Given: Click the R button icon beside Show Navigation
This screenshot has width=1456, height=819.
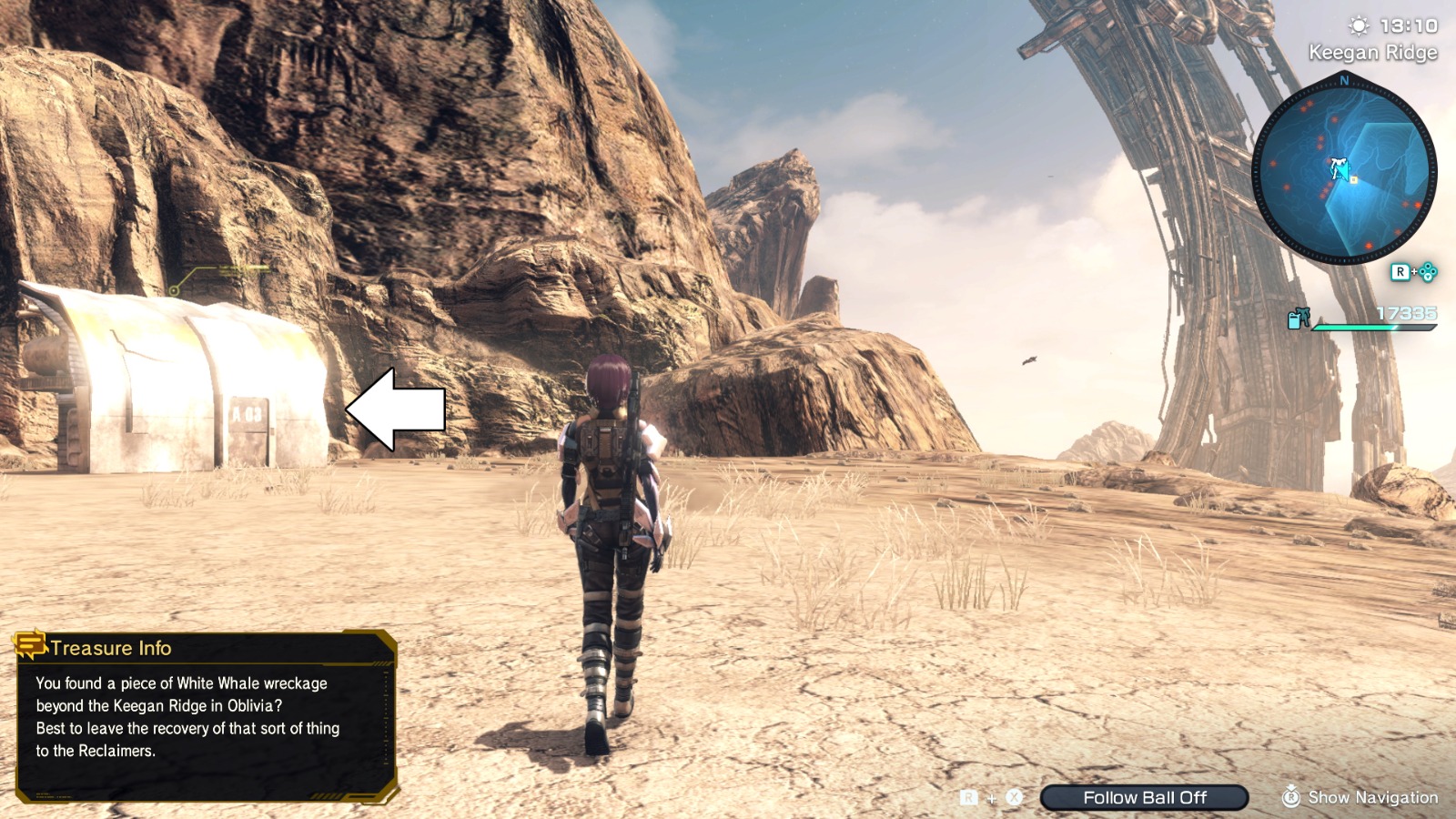Looking at the screenshot, I should point(1292,798).
